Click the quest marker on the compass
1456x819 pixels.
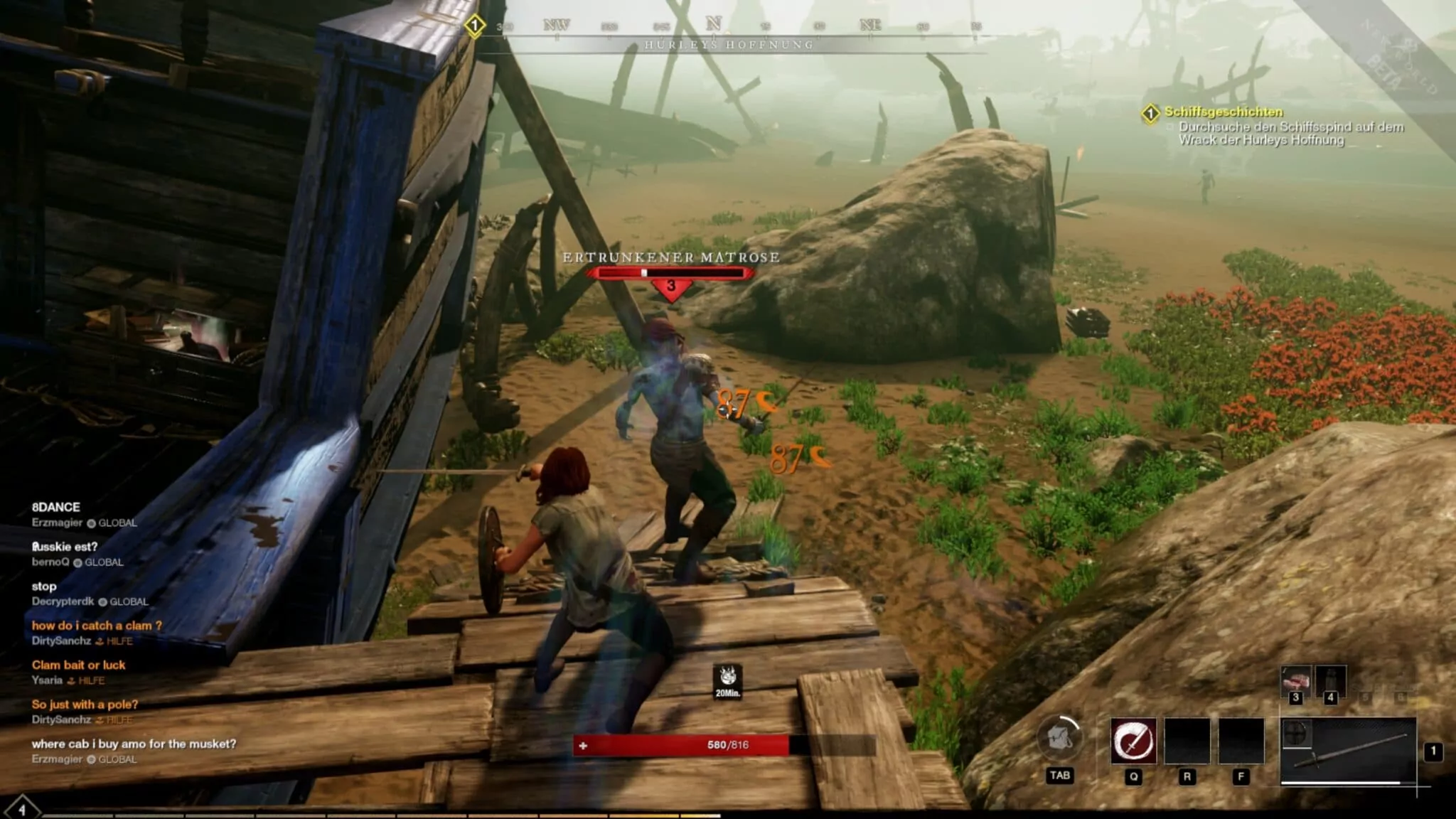[475, 26]
